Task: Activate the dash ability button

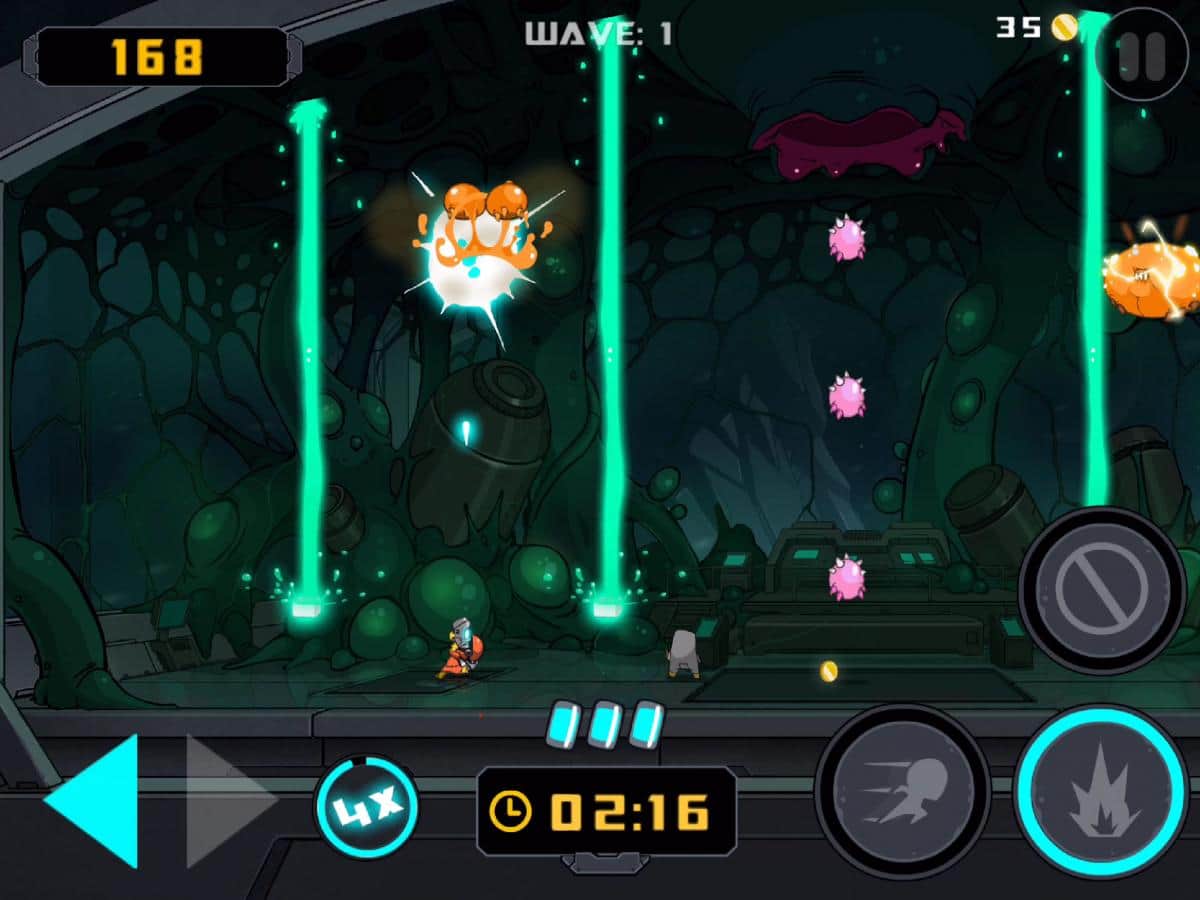Action: pyautogui.click(x=903, y=791)
